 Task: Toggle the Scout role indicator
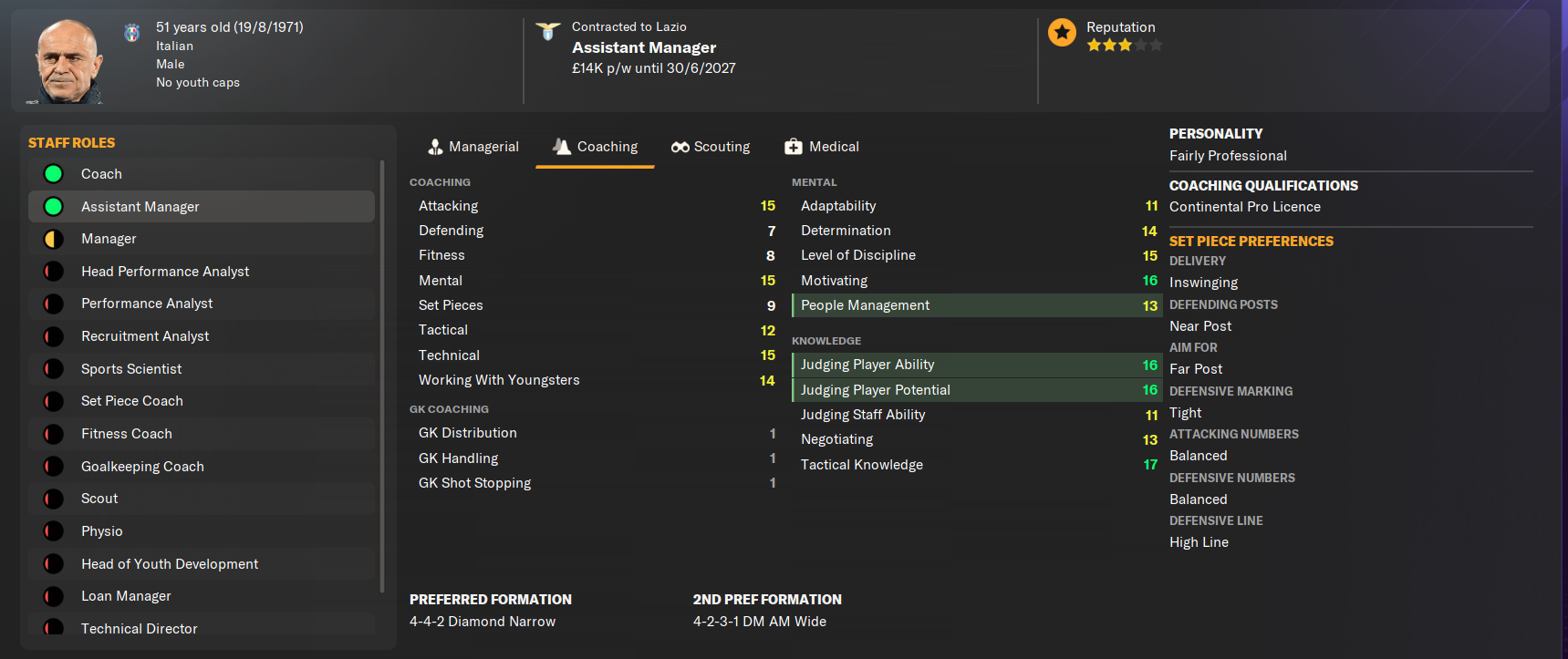(53, 499)
